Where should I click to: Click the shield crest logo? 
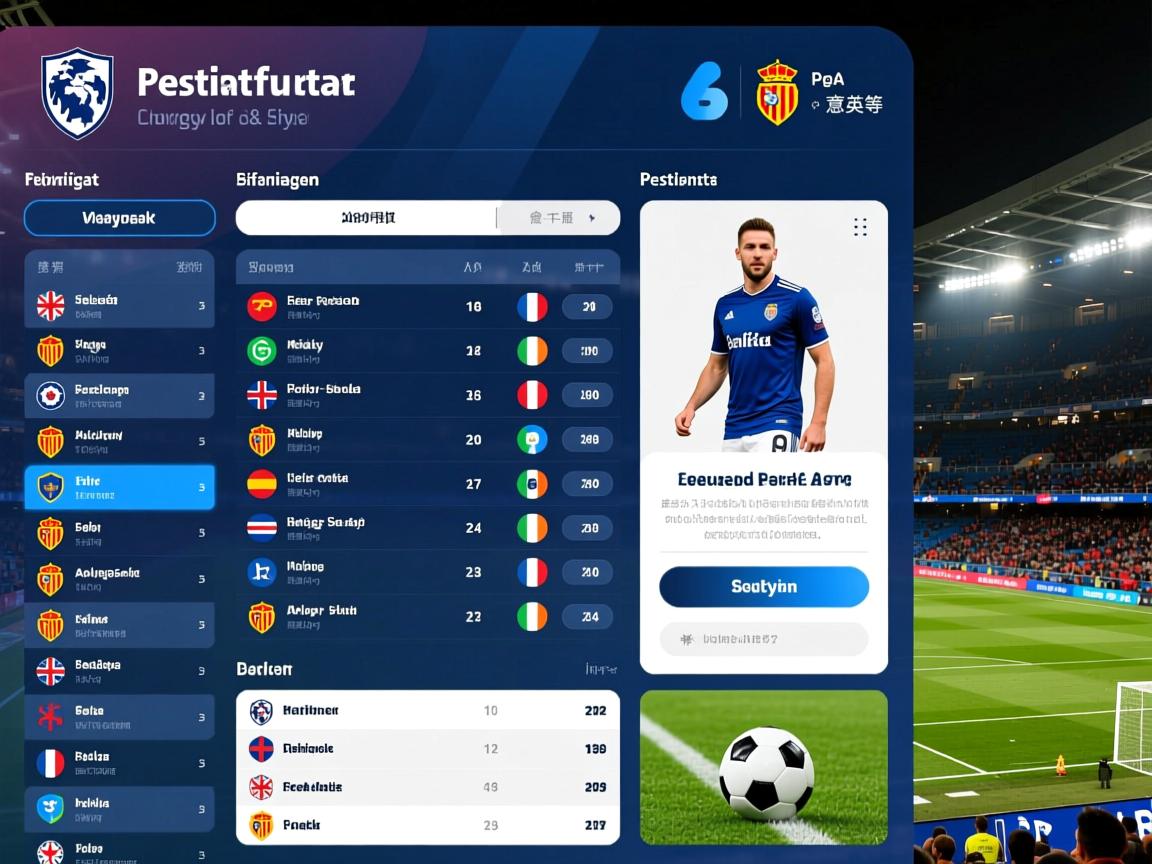(x=77, y=93)
